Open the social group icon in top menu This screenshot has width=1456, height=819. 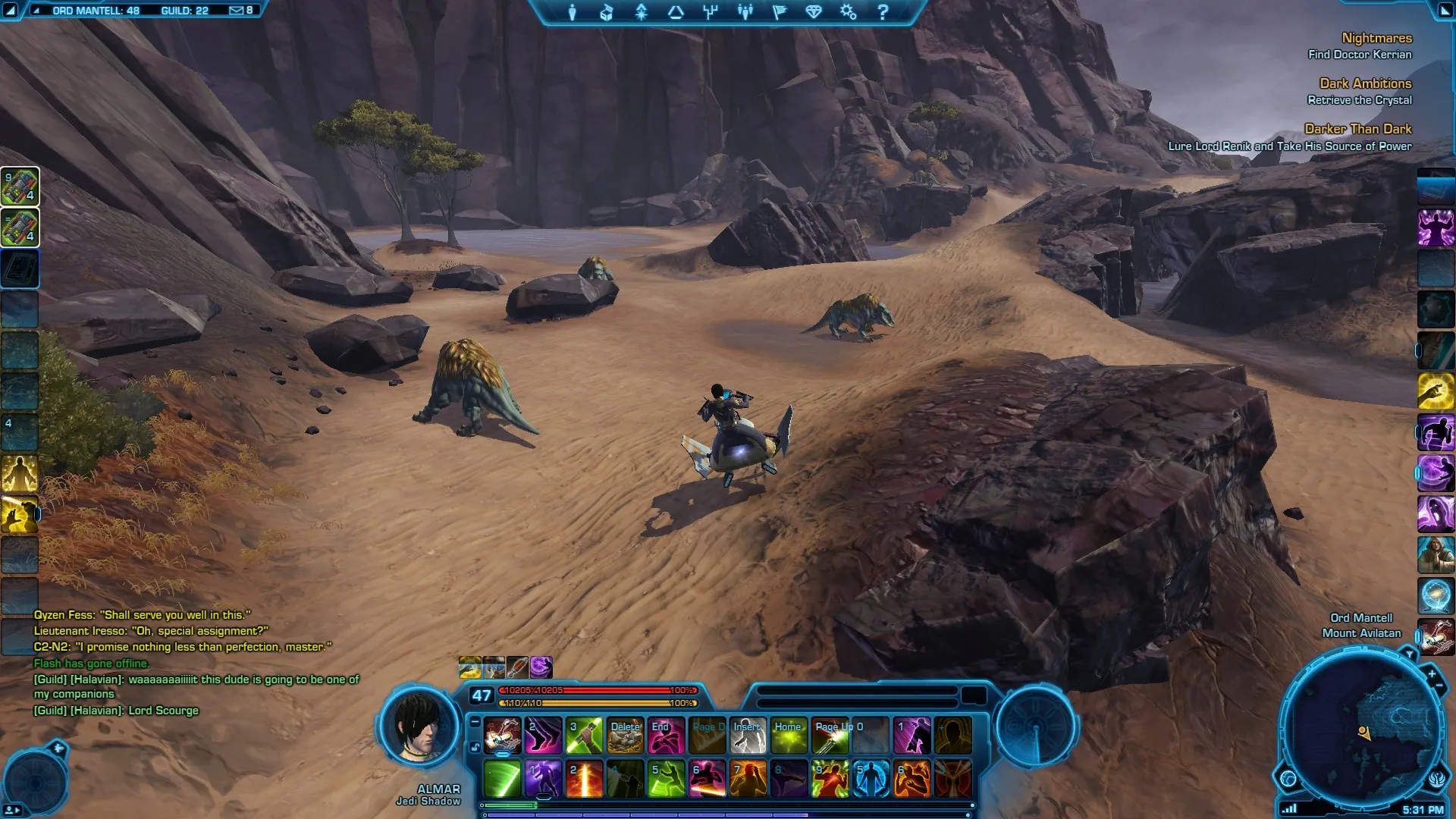745,12
